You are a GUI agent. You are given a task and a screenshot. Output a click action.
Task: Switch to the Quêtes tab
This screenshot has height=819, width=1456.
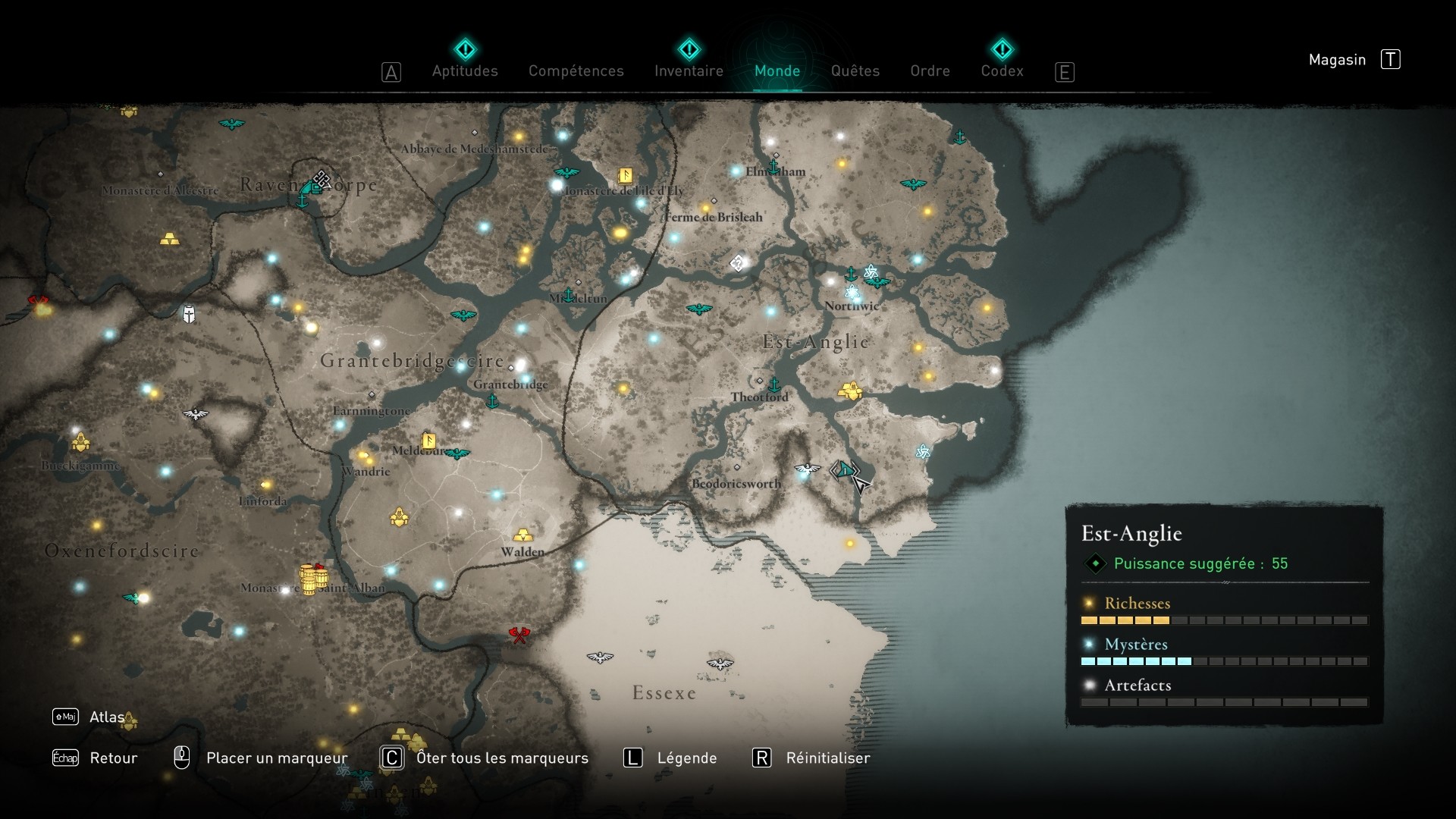click(855, 71)
